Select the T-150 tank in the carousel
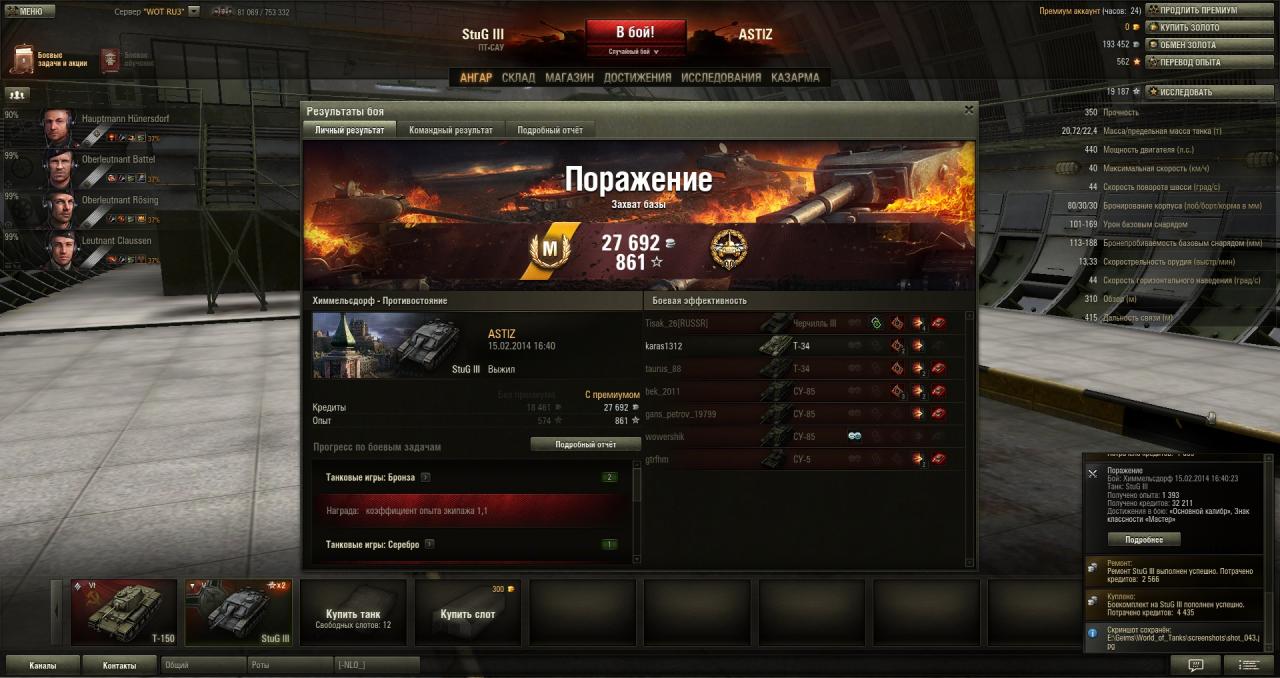The image size is (1280, 678). 124,612
